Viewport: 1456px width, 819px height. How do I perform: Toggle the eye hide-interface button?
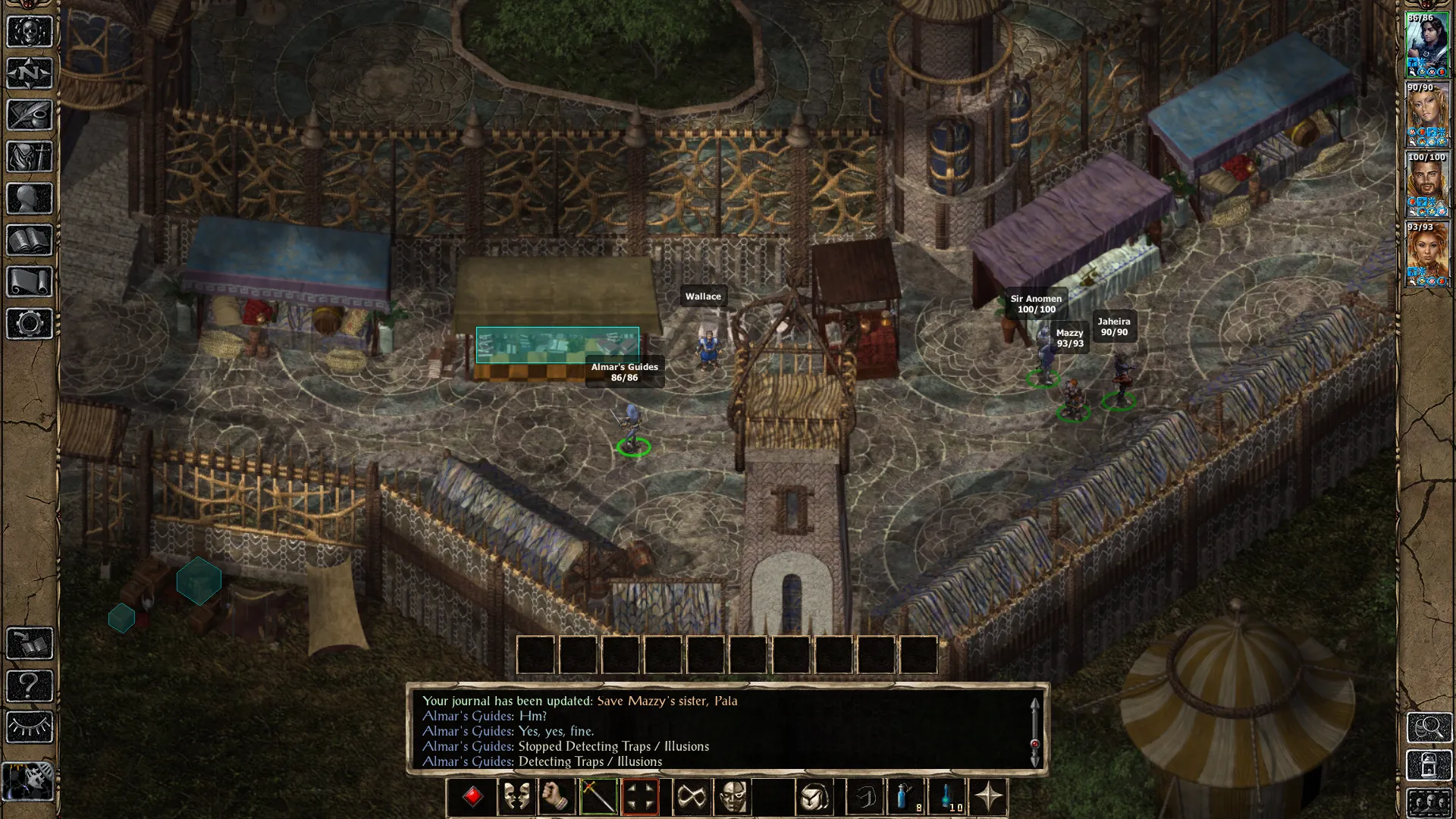(x=30, y=727)
